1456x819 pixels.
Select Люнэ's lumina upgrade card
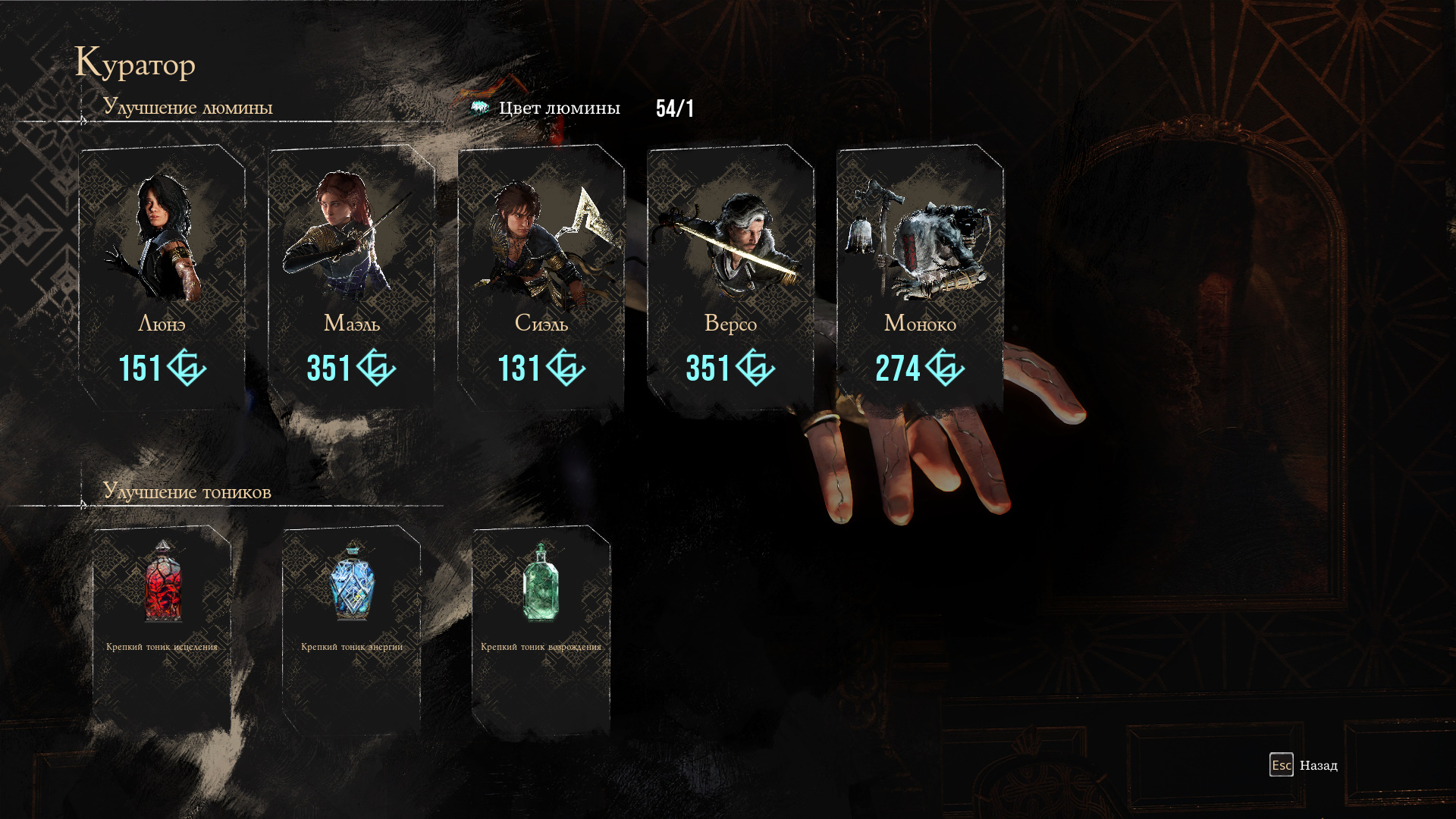tap(162, 277)
